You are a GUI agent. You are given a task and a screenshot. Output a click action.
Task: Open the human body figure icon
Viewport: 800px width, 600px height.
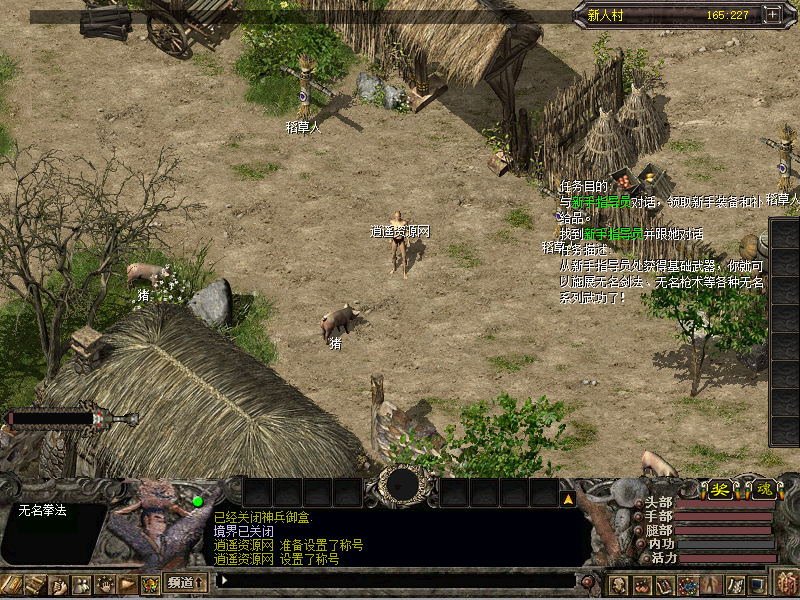click(x=711, y=584)
